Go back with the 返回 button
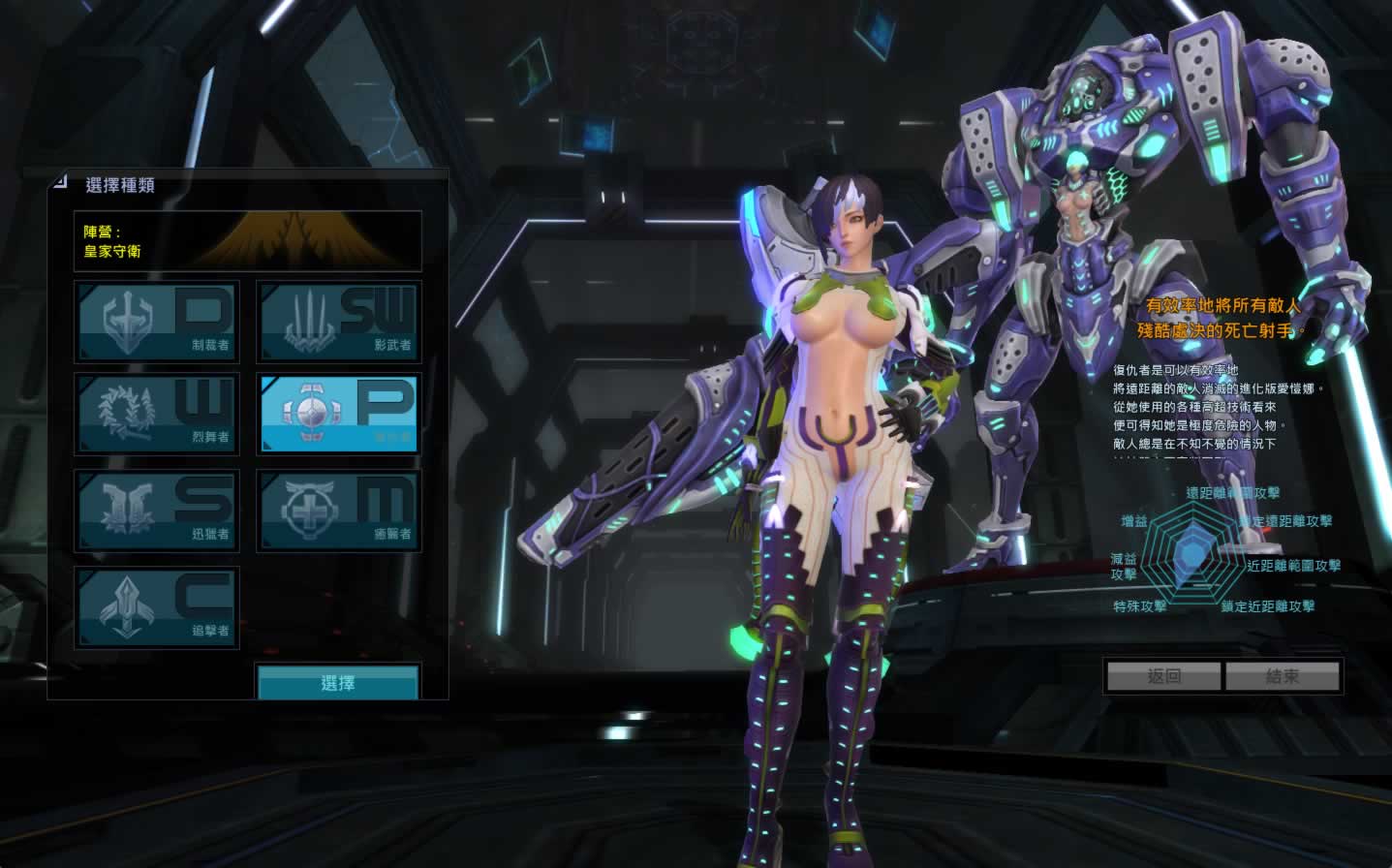 1163,676
